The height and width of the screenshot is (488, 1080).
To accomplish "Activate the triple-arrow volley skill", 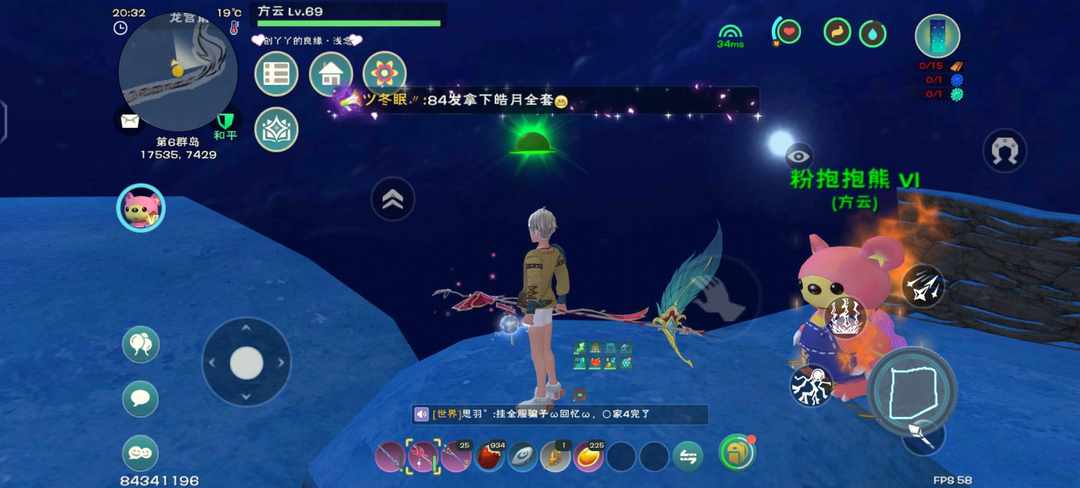I will click(x=922, y=285).
